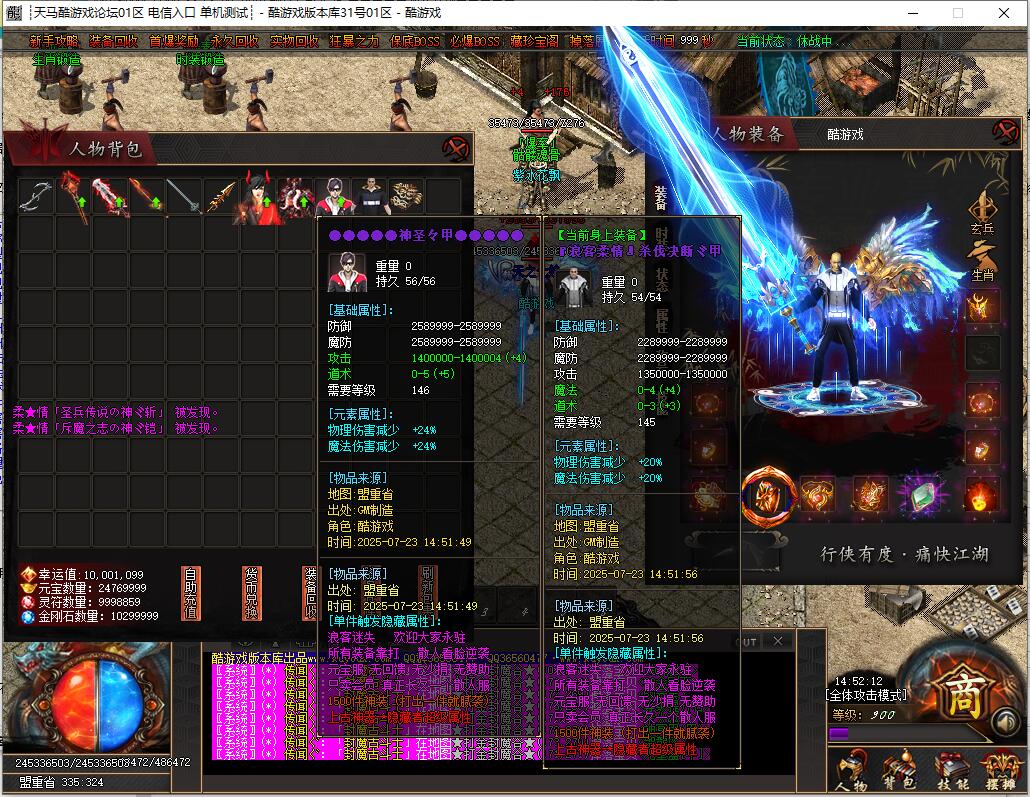Open the 装备回收 top menu entry
This screenshot has height=797, width=1030.
click(113, 41)
